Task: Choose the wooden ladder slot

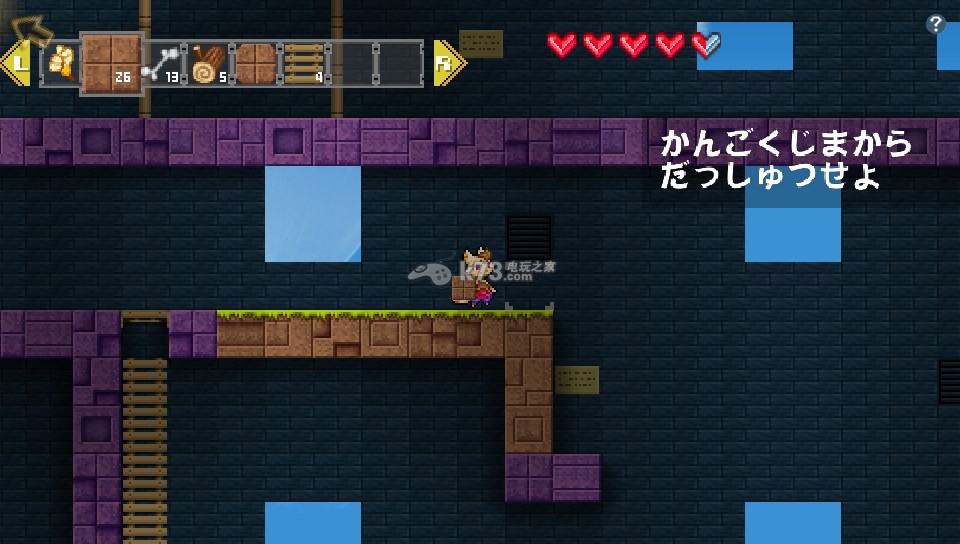Action: pos(303,64)
